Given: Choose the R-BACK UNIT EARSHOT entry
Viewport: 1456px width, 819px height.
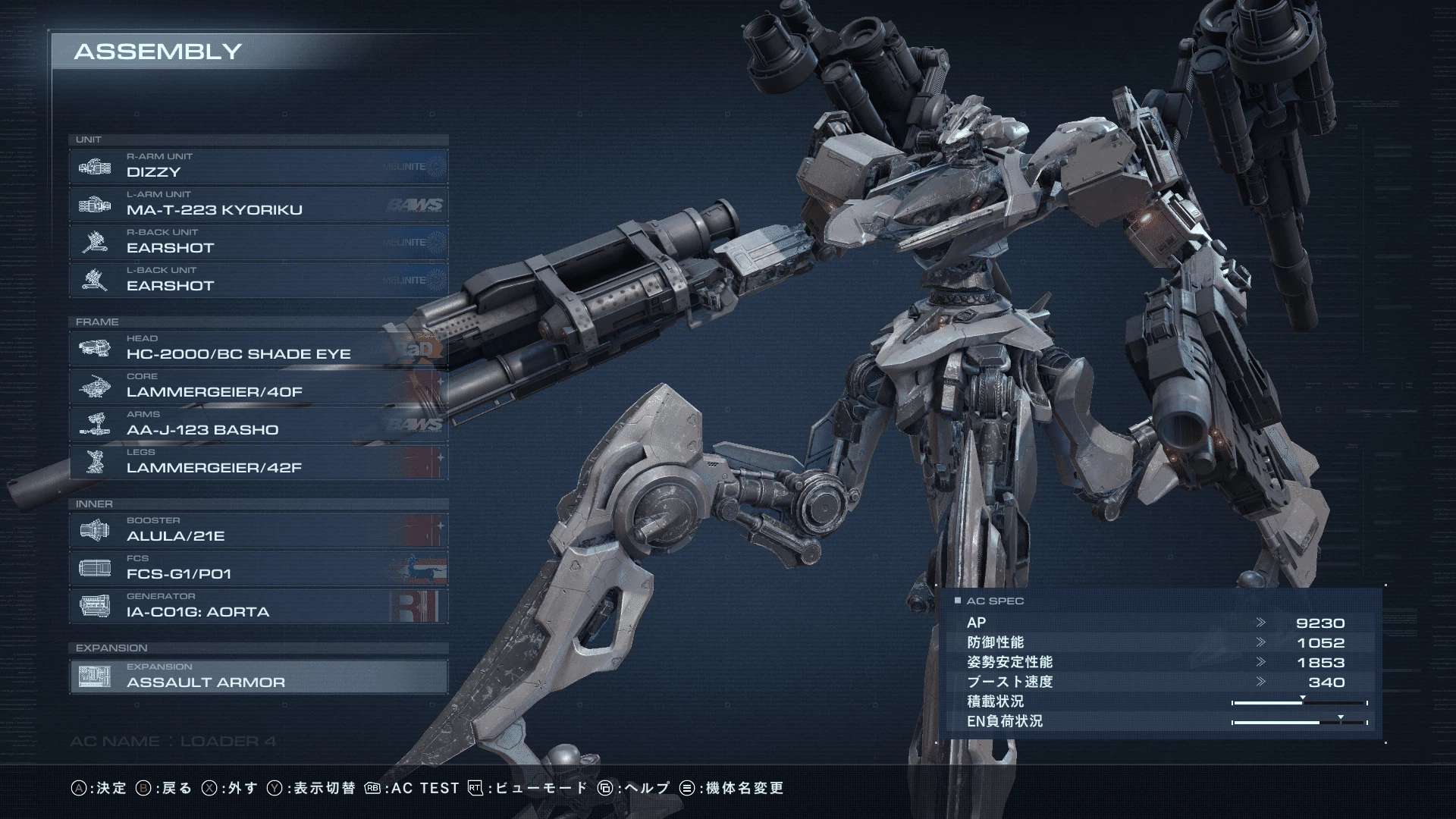Looking at the screenshot, I should (x=258, y=242).
